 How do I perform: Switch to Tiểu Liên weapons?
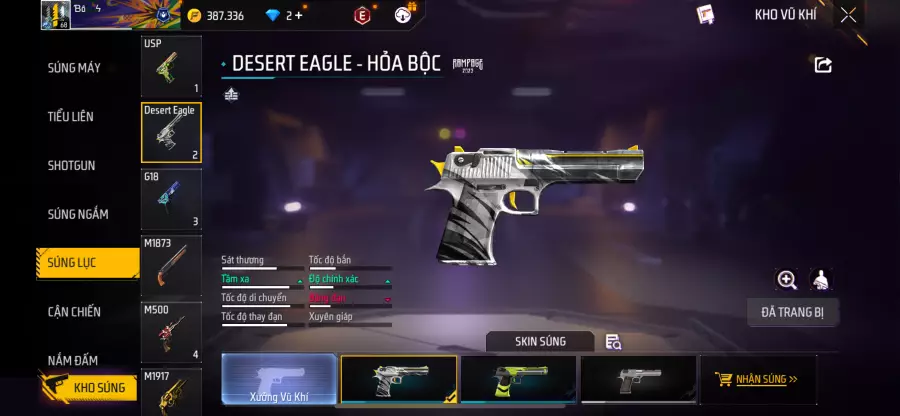(71, 117)
